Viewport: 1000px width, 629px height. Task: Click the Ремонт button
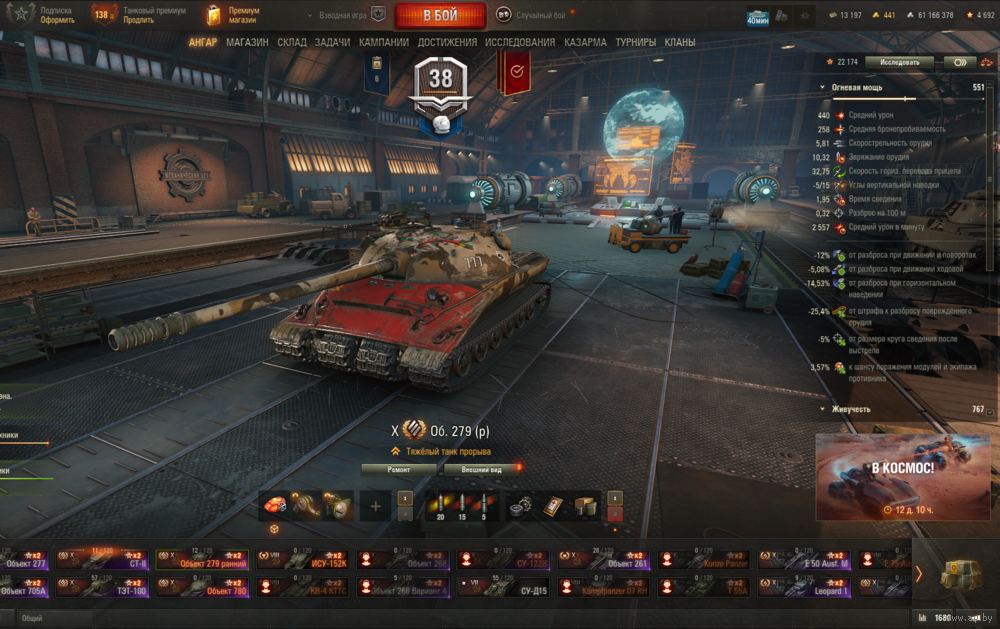click(398, 468)
